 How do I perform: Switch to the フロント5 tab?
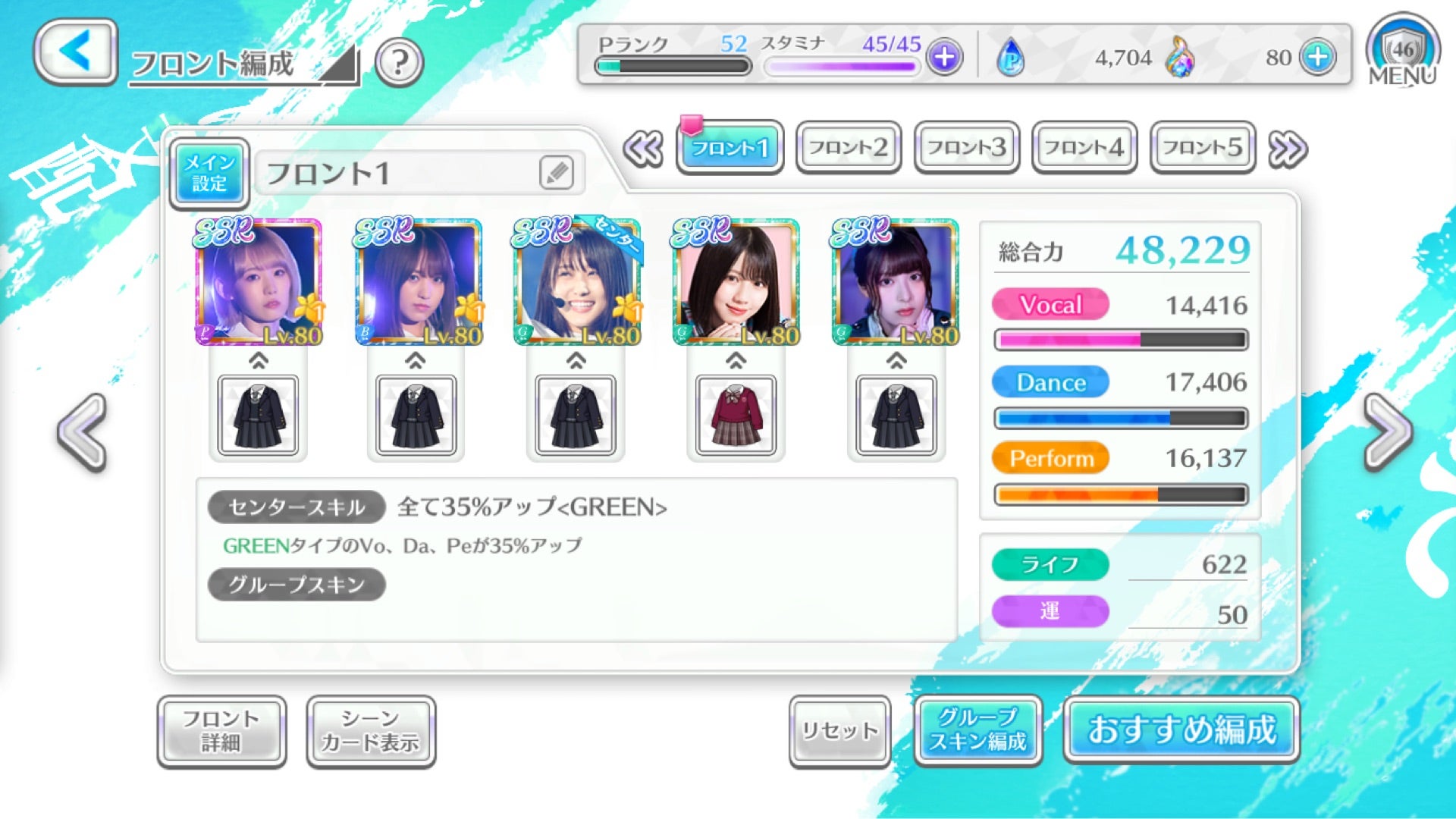point(1202,147)
